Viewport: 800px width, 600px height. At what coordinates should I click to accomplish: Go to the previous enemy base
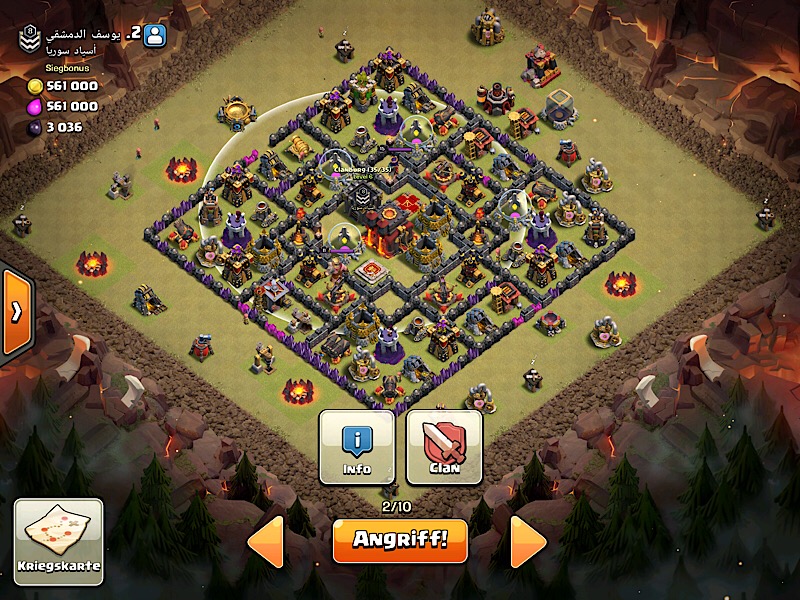265,542
